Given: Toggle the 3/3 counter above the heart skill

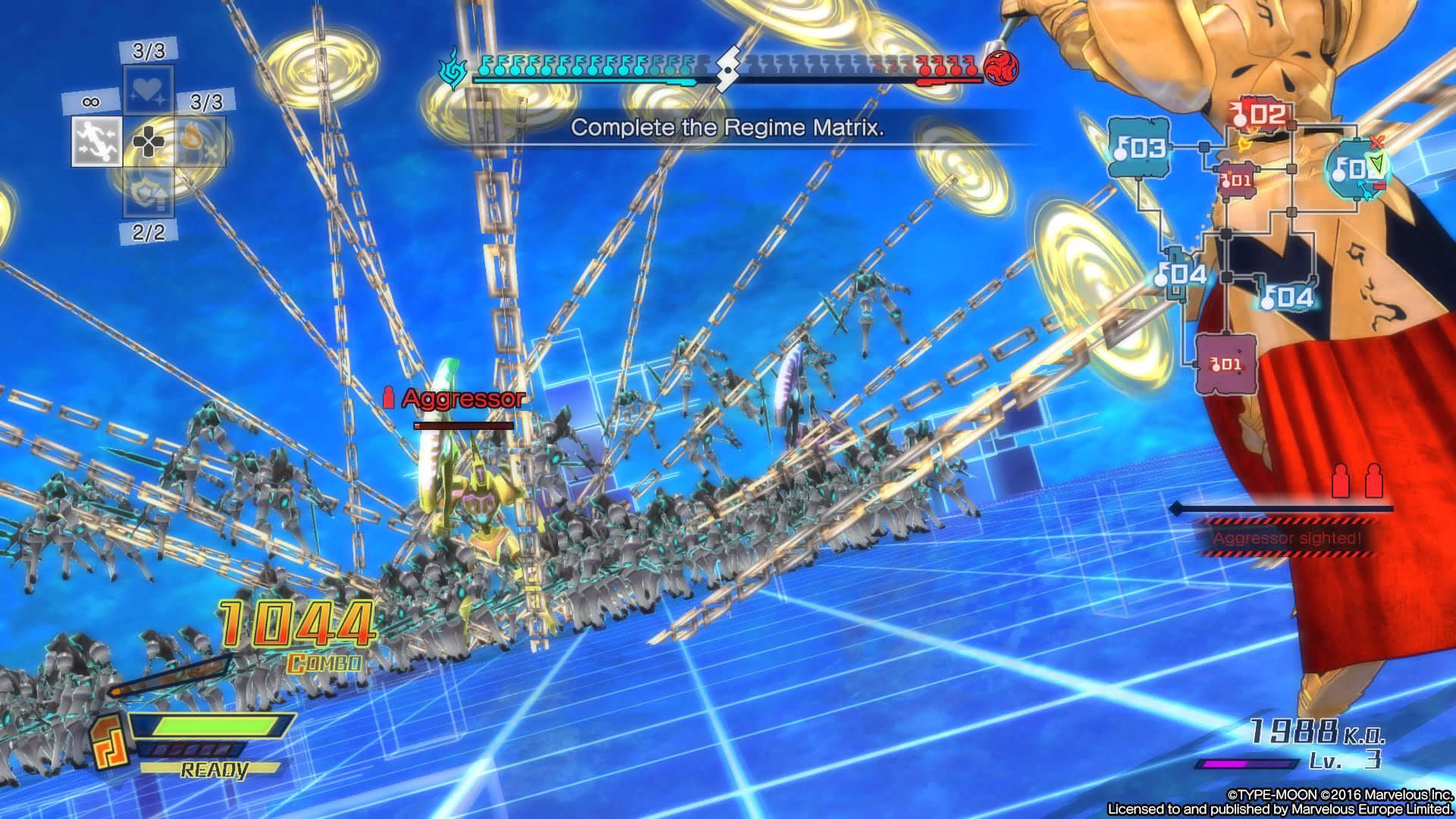Looking at the screenshot, I should click(x=147, y=50).
